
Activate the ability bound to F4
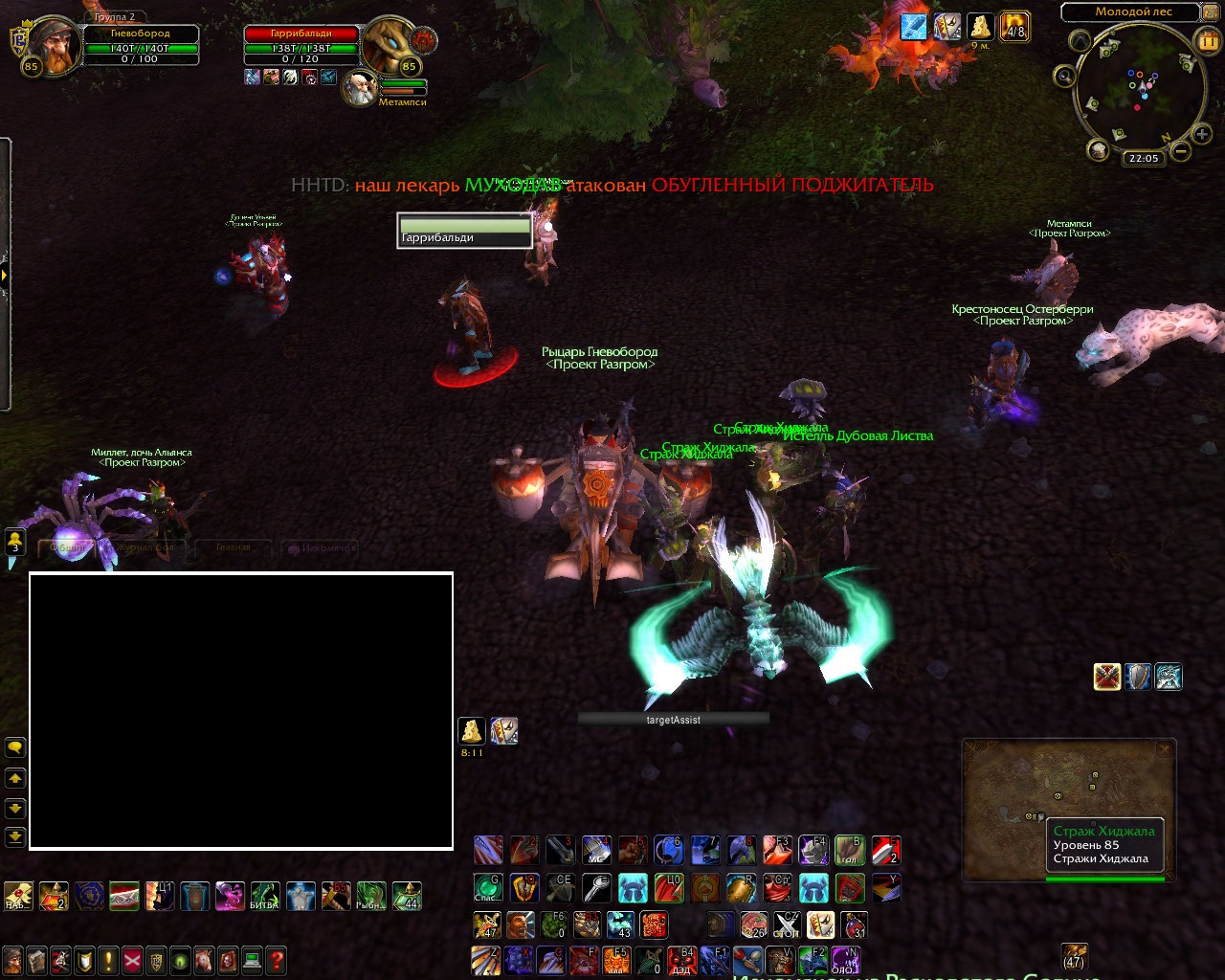813,850
